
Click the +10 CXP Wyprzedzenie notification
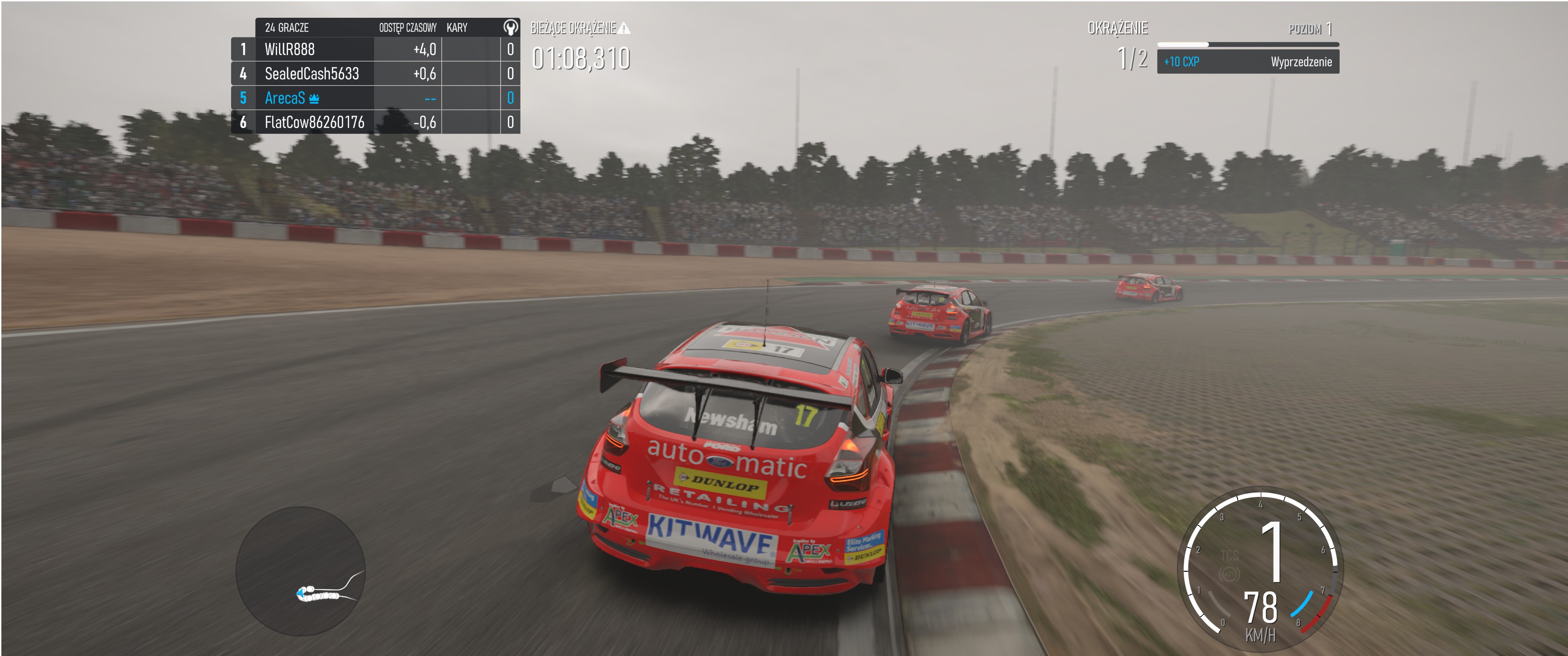1247,62
